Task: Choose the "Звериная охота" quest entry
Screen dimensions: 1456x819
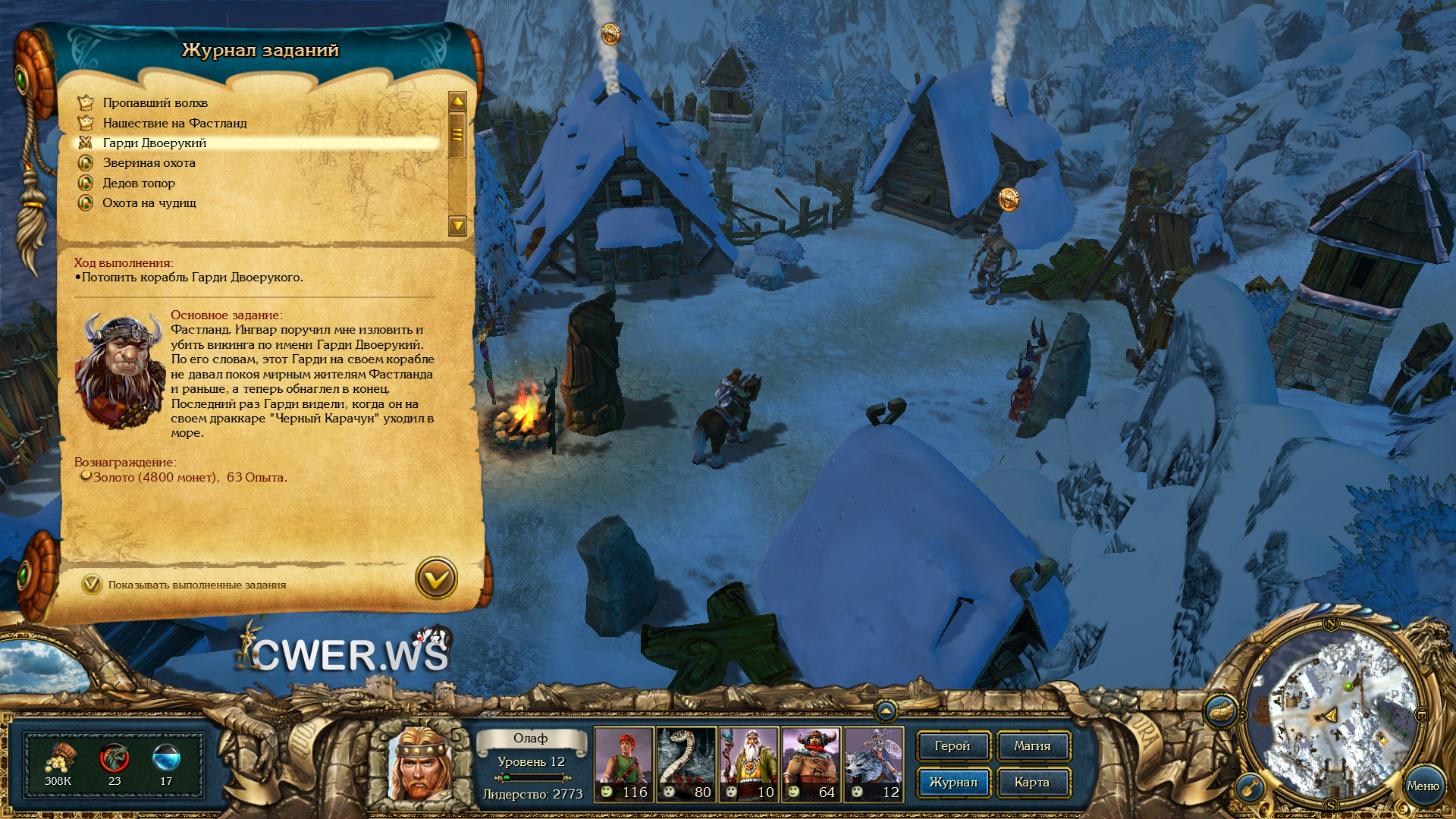Action: [149, 163]
